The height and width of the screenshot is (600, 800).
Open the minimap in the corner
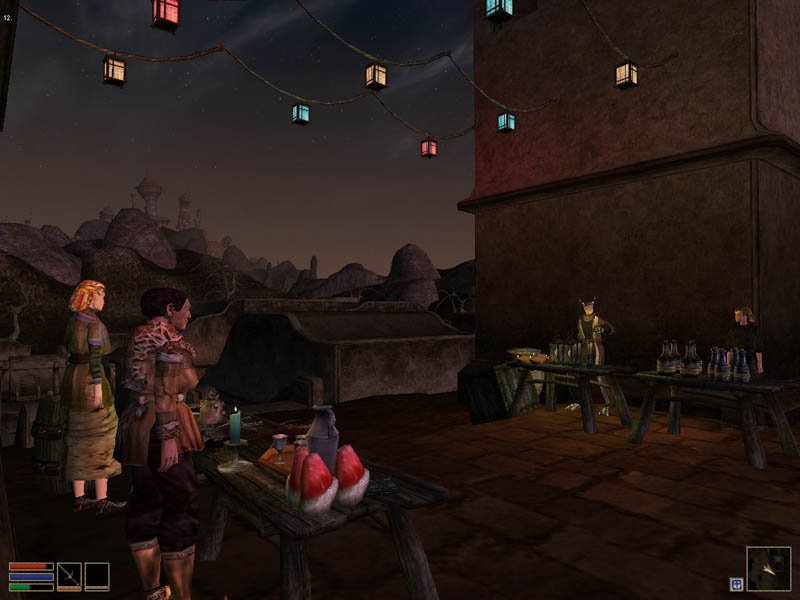(x=768, y=568)
